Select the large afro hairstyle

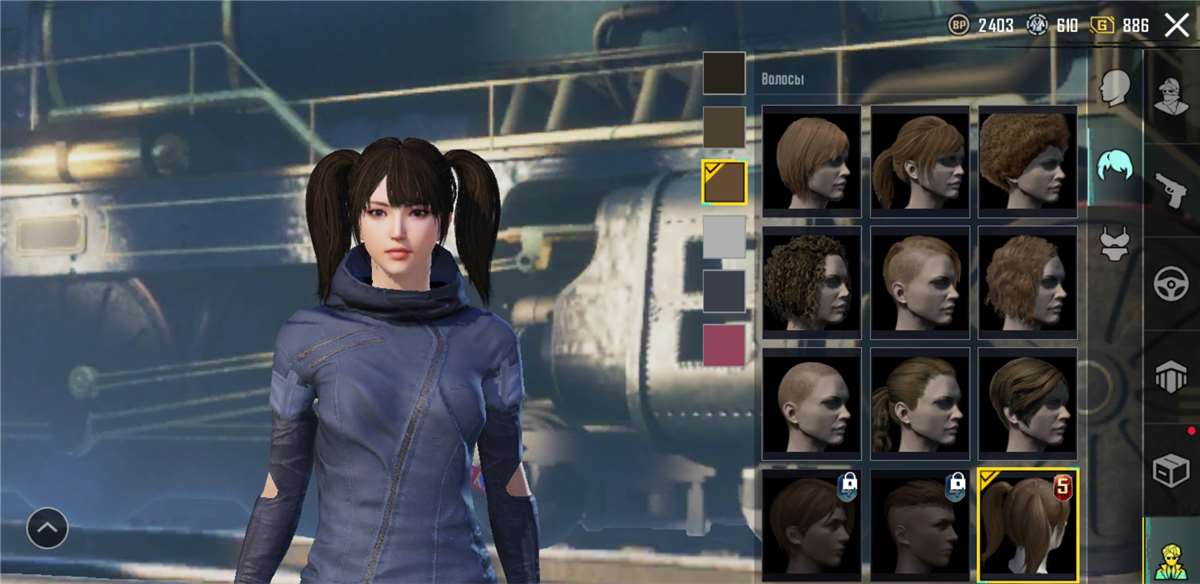coord(1027,160)
